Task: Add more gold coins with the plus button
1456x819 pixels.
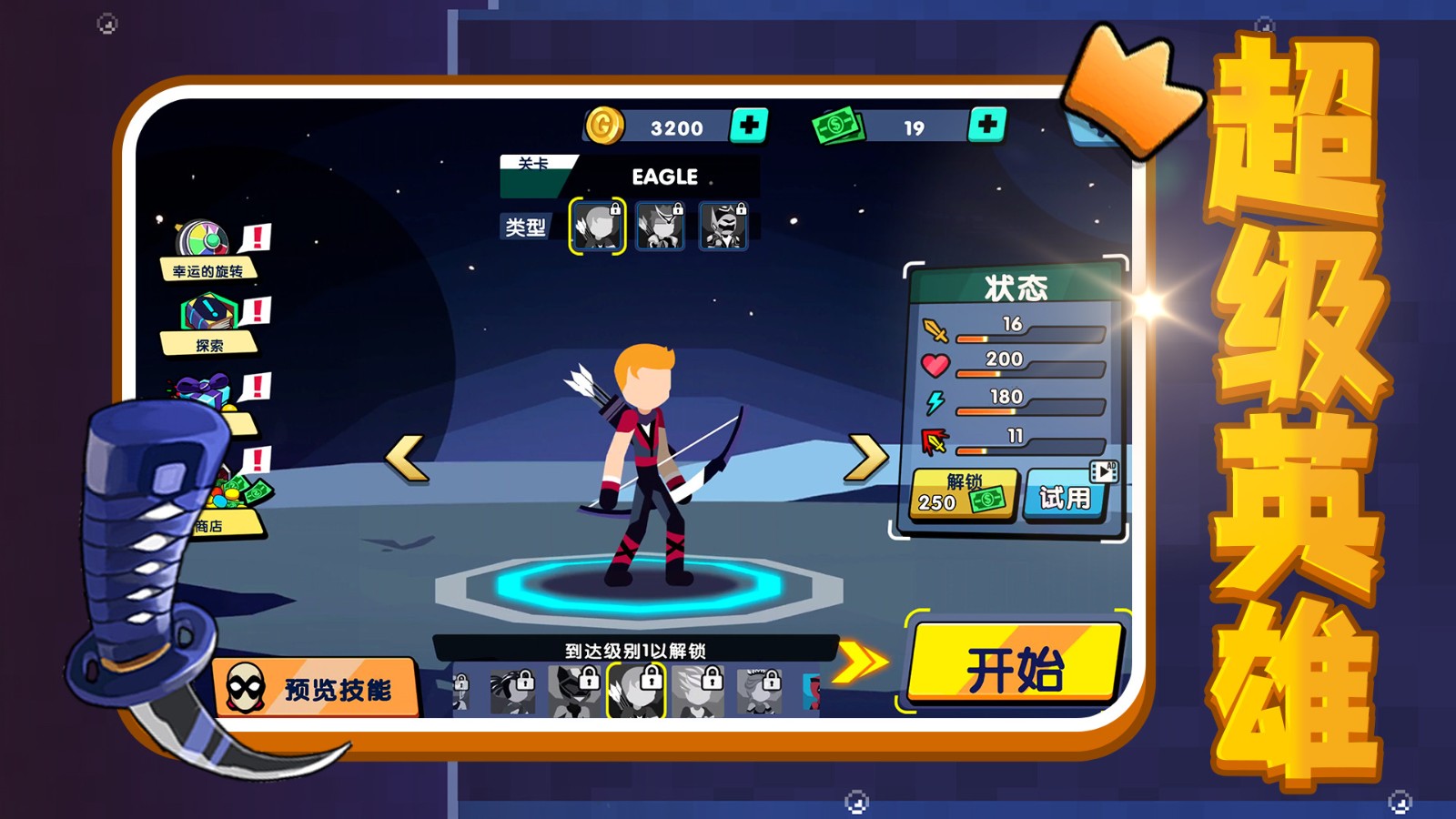Action: (749, 126)
